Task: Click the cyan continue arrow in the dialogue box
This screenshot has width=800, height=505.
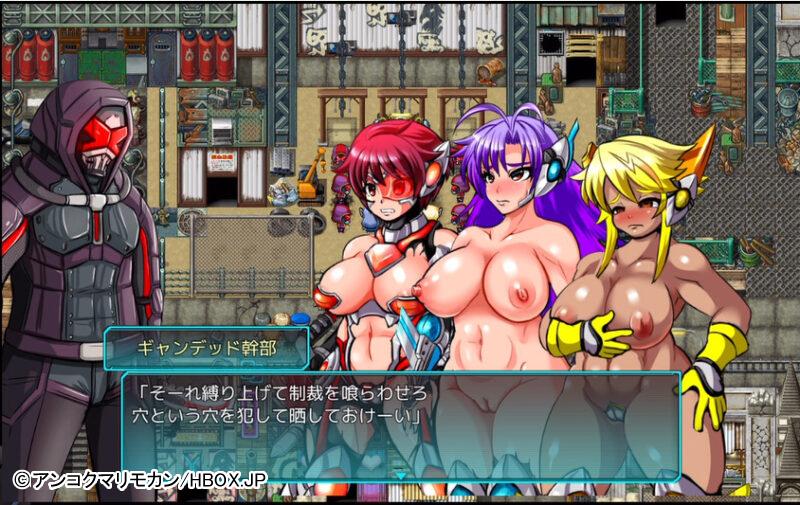Action: point(401,477)
